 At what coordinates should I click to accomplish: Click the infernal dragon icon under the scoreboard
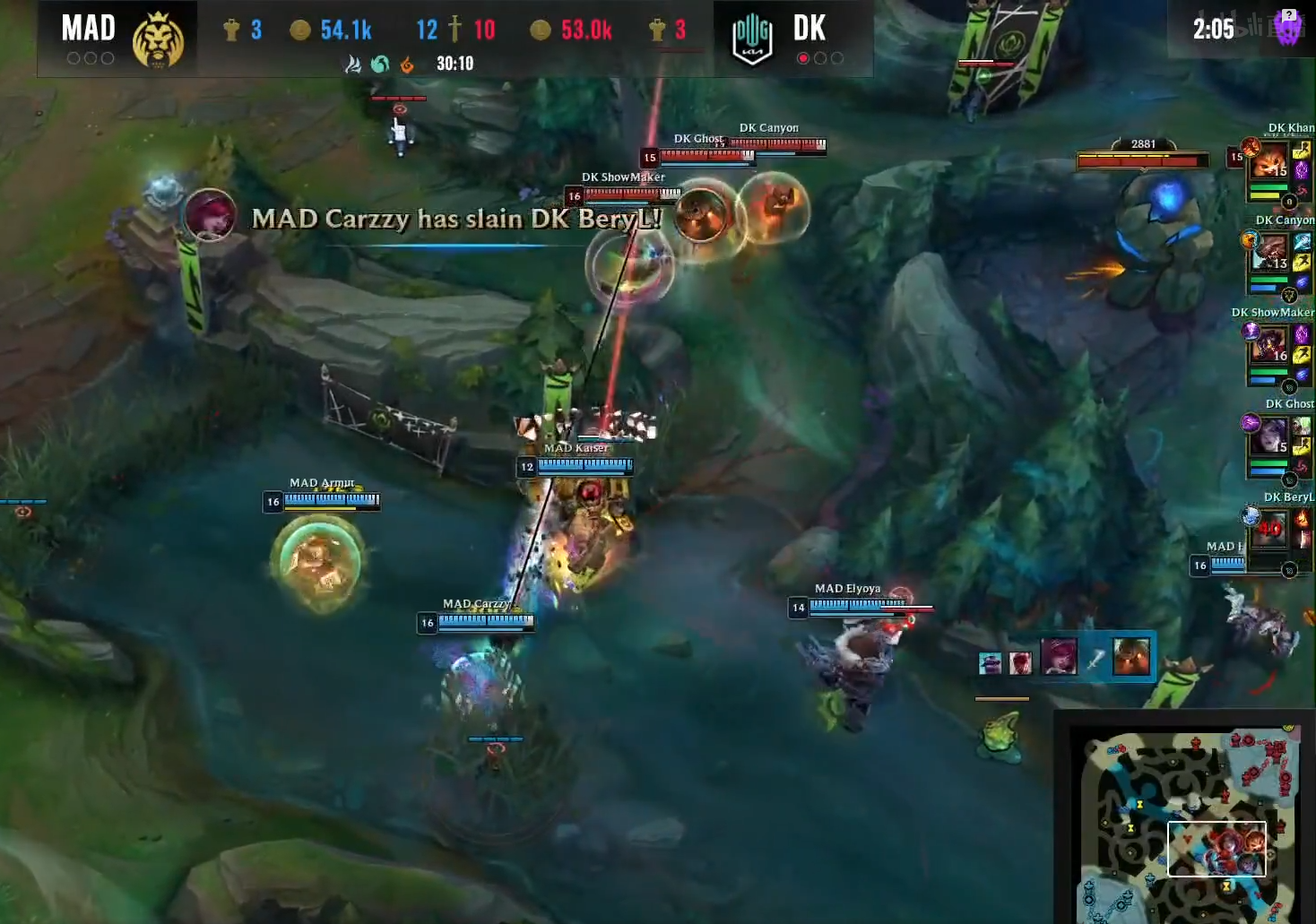tap(407, 65)
